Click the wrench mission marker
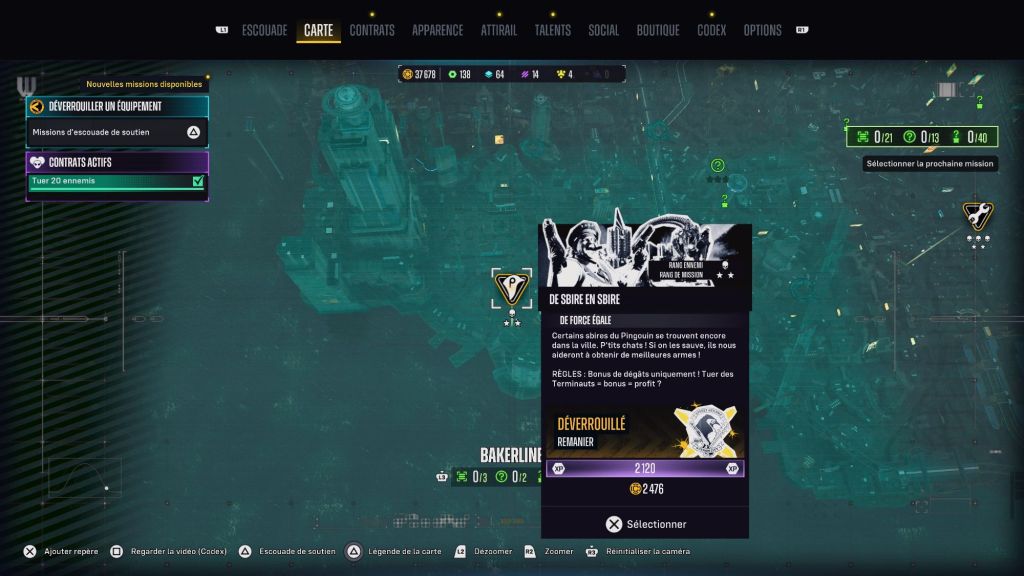Viewport: 1024px width, 576px height. pos(977,214)
